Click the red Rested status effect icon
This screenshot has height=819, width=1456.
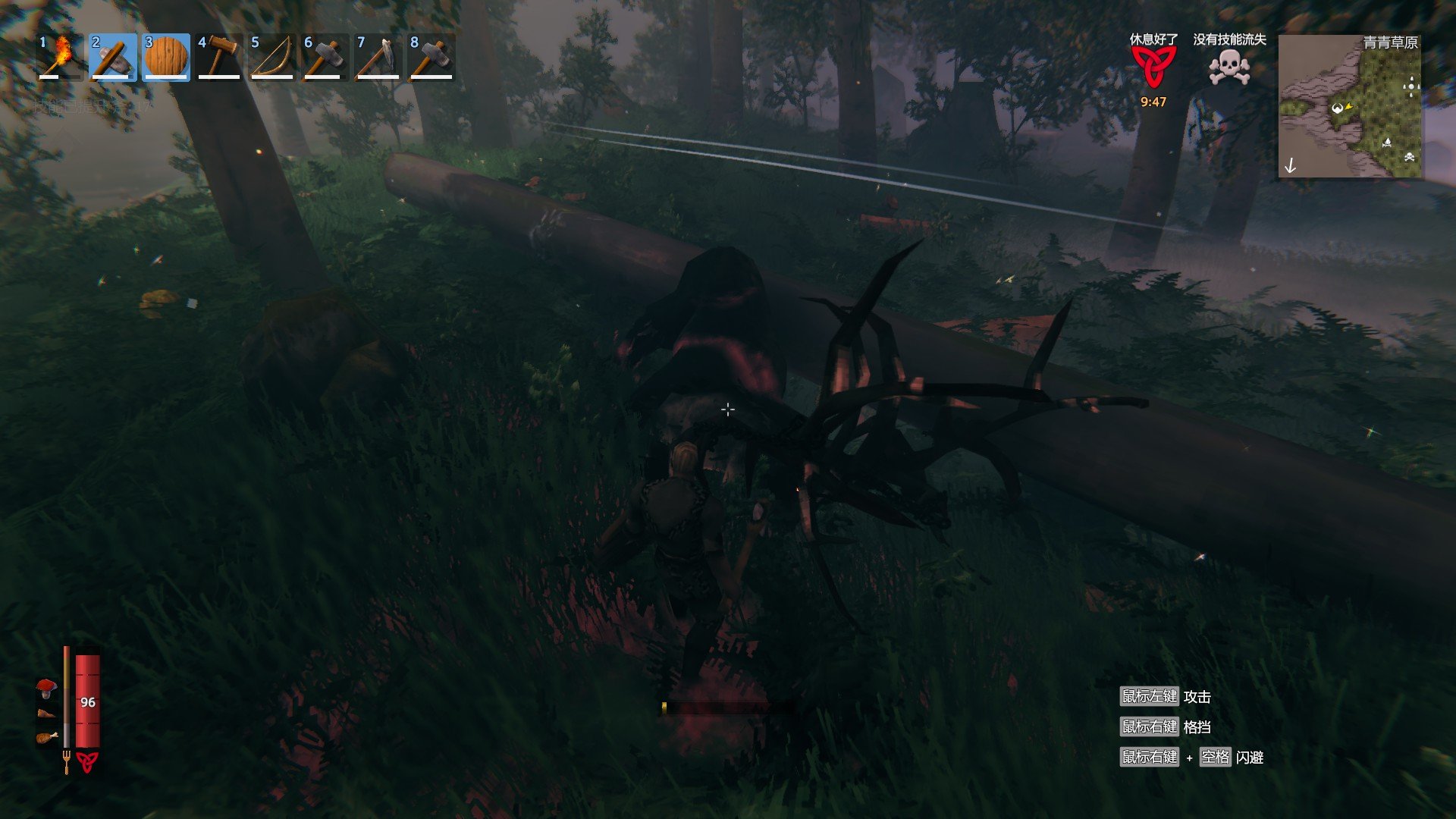[1153, 68]
